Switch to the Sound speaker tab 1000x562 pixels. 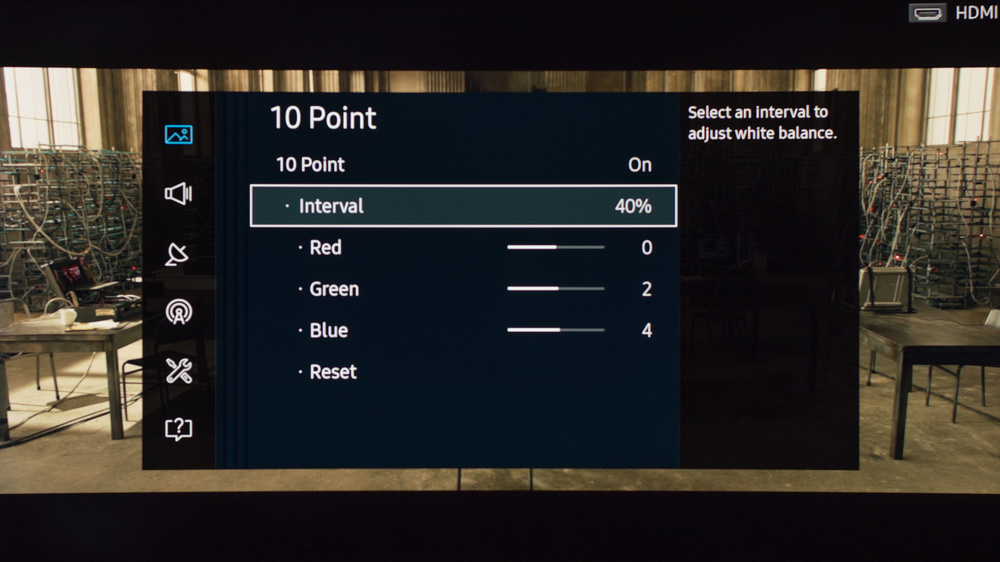point(179,194)
